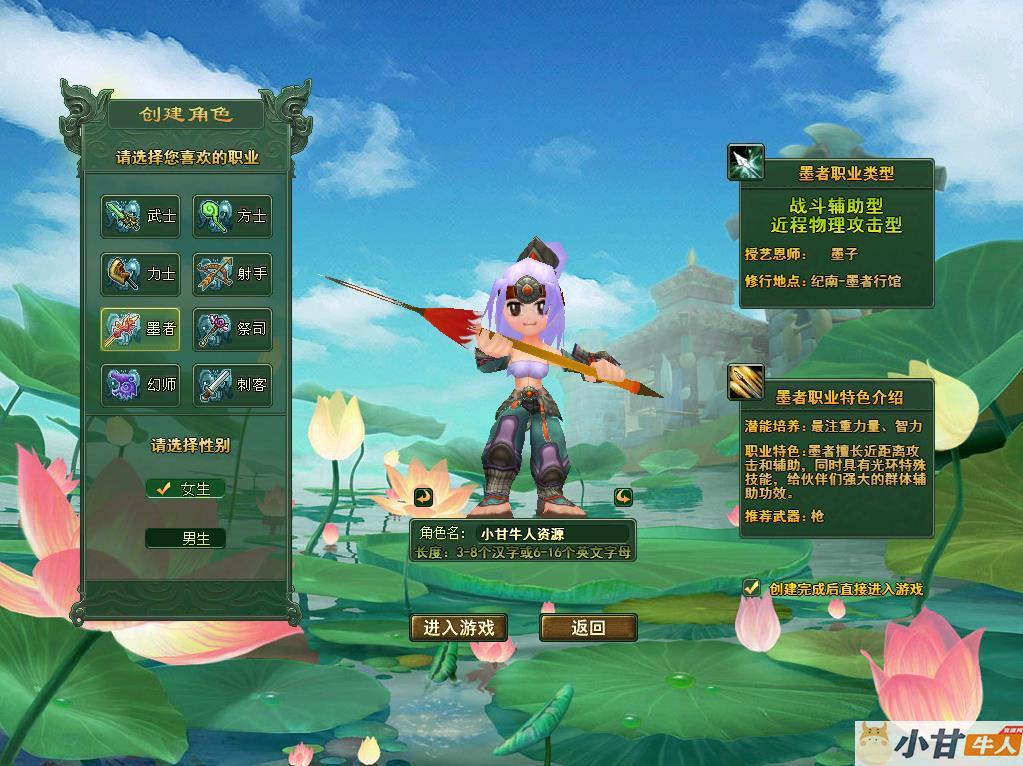Image resolution: width=1023 pixels, height=766 pixels.
Task: Choose the 方士 class option
Action: tap(232, 216)
